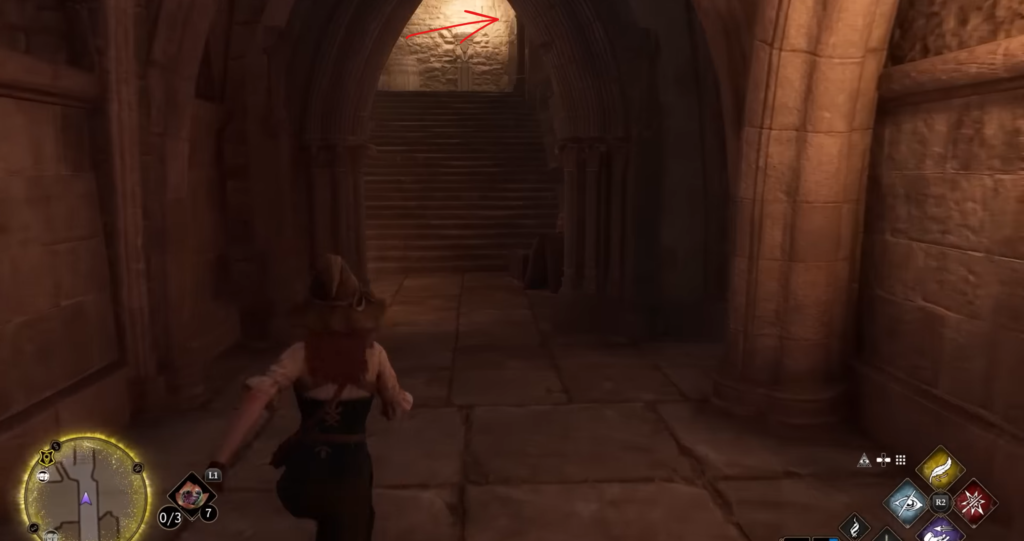The width and height of the screenshot is (1024, 541).
Task: Cast the yellow feather Levioso spell
Action: [939, 467]
